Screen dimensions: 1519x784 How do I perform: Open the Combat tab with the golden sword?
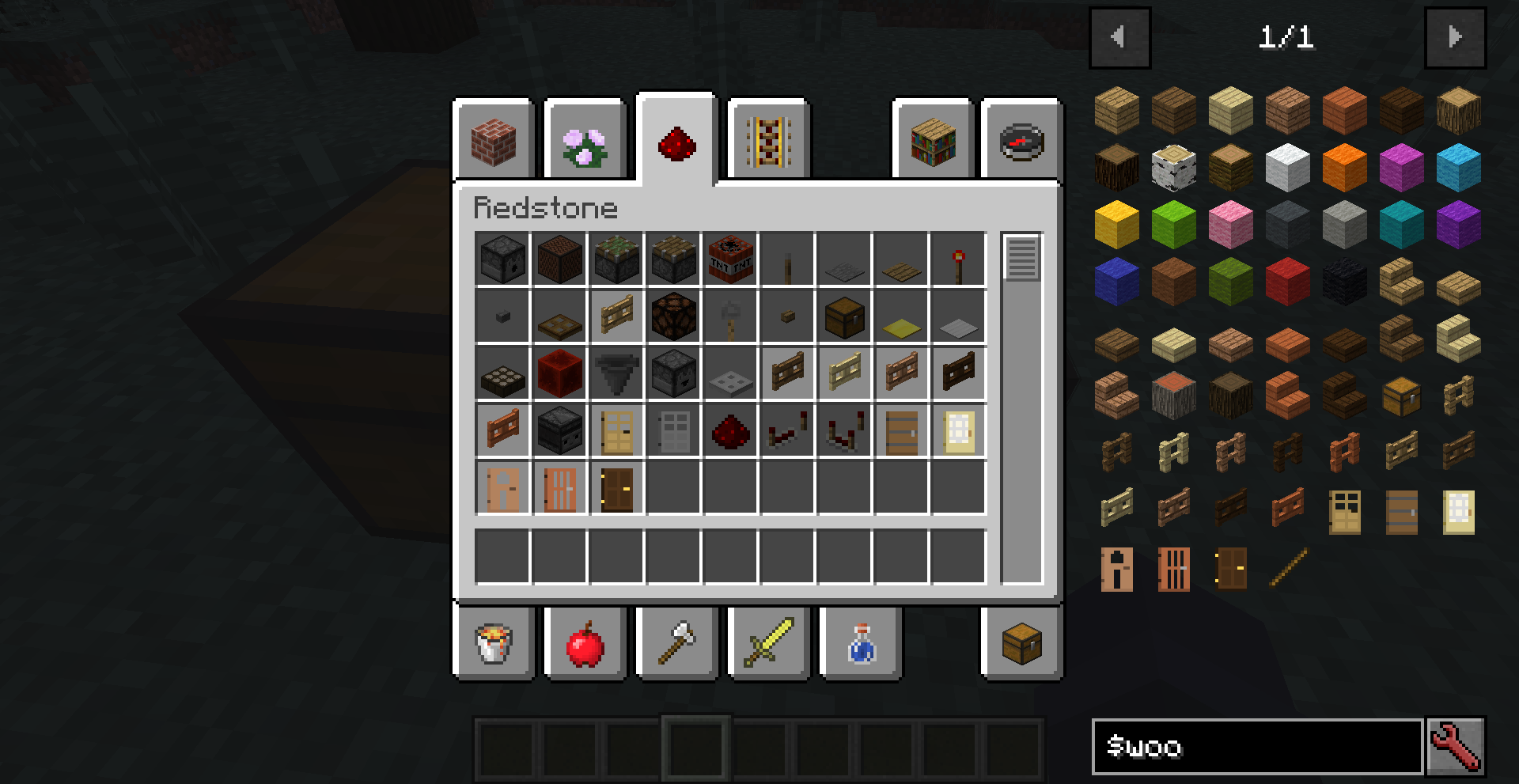(x=767, y=642)
